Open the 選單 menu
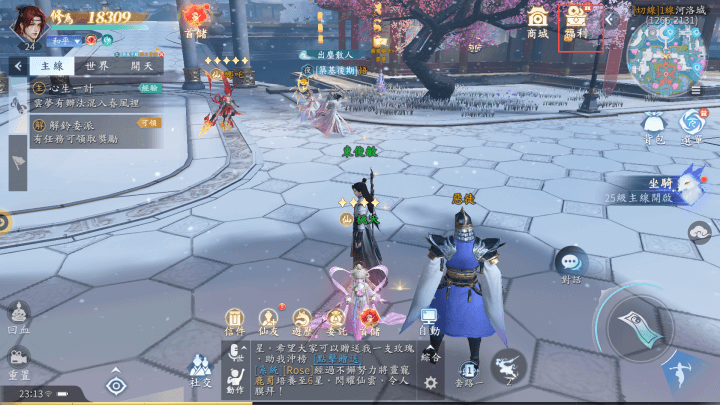 pos(692,125)
